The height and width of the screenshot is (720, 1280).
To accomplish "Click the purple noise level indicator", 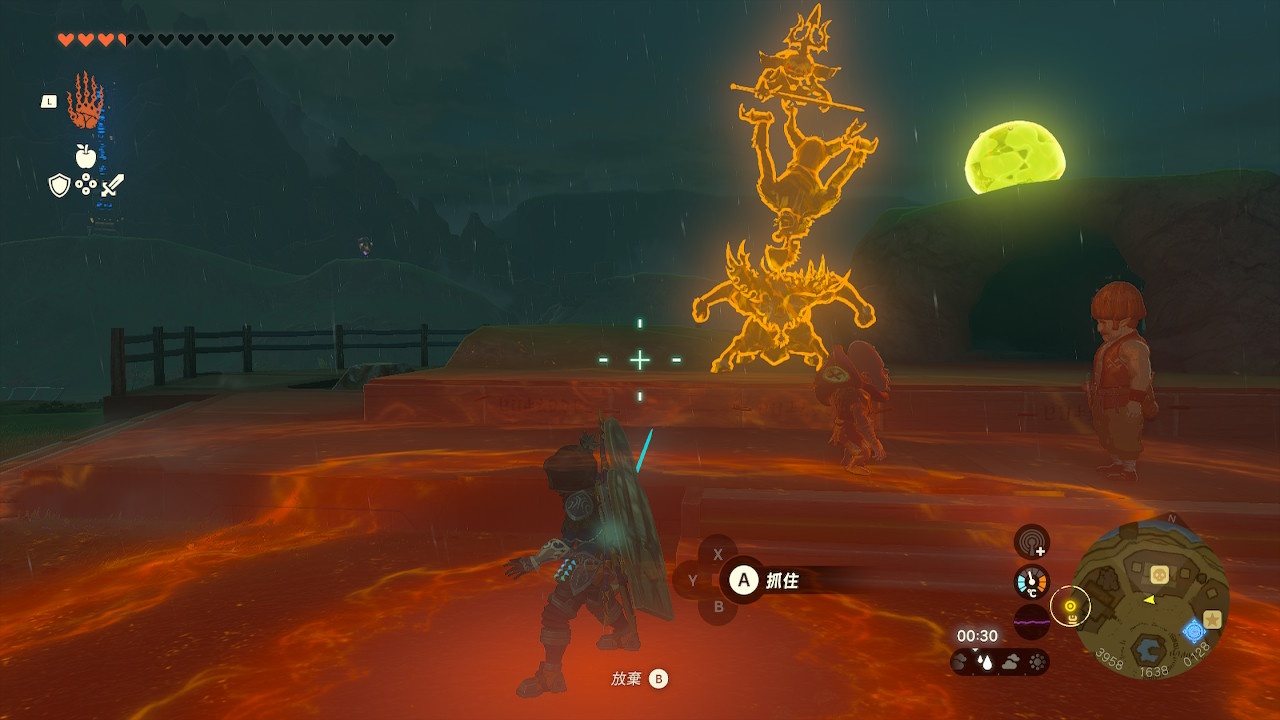I will (x=1031, y=621).
